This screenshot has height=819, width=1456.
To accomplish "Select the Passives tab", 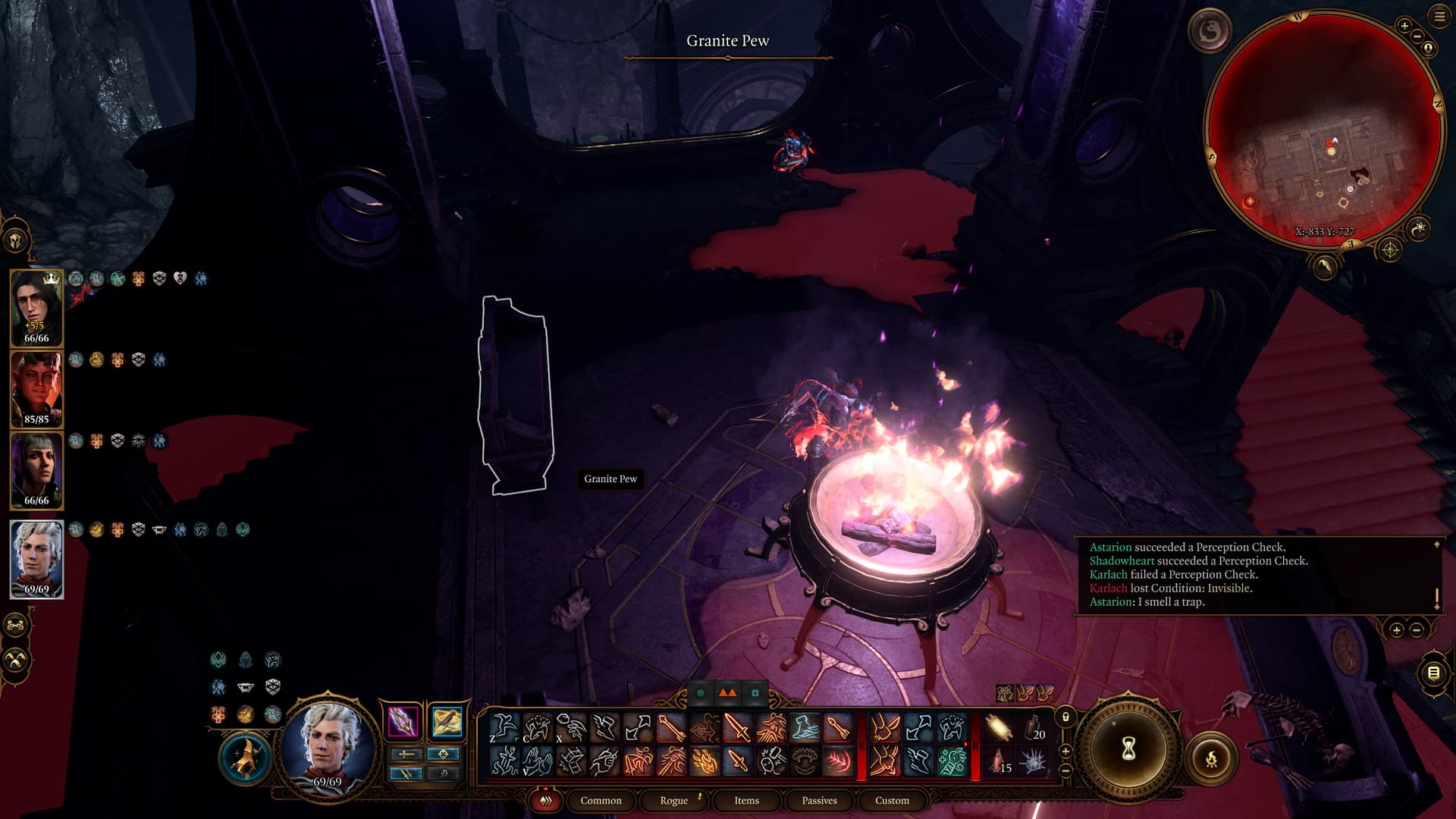I will pyautogui.click(x=819, y=800).
